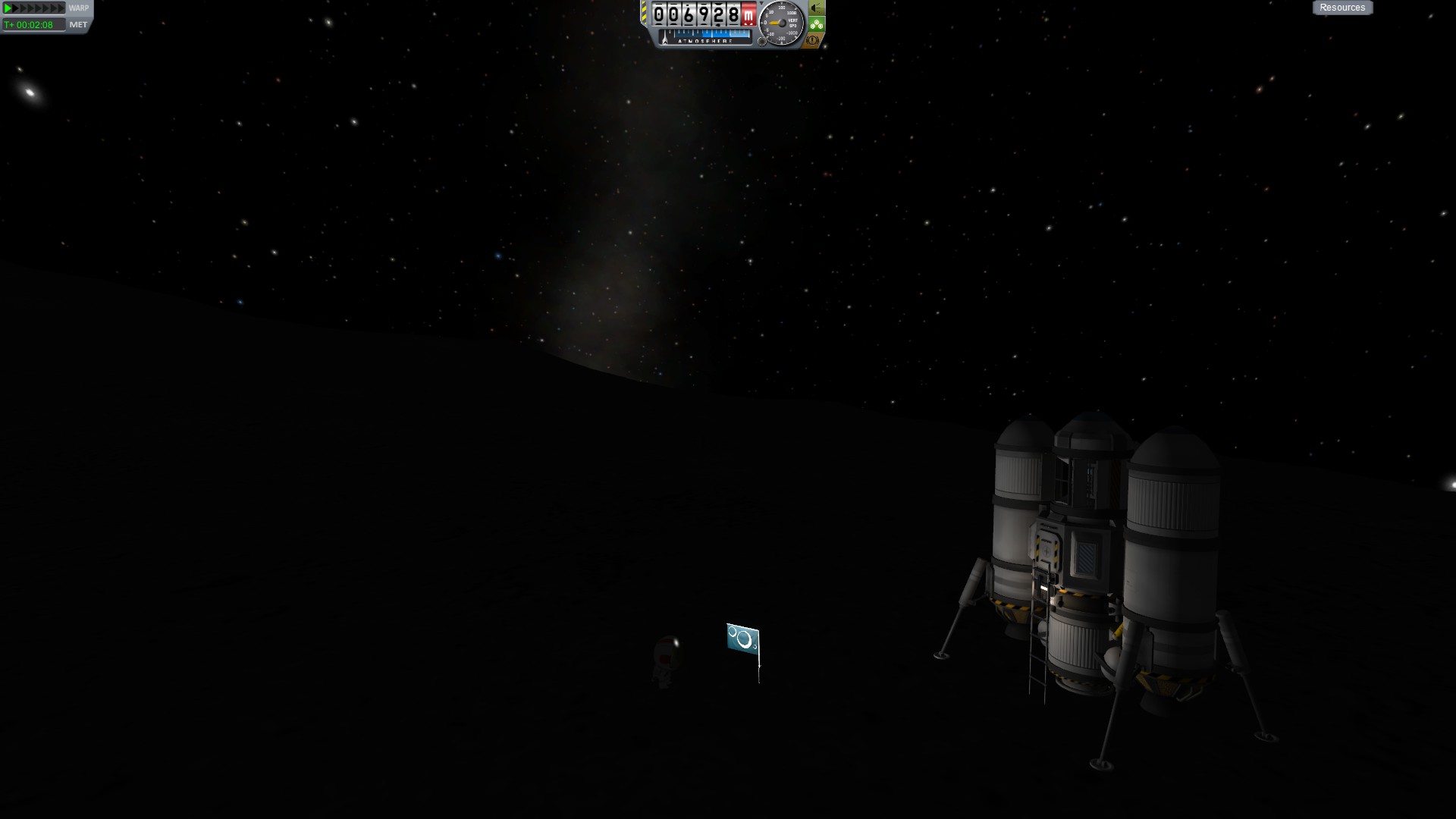This screenshot has height=819, width=1456.
Task: Toggle the green landing gear button
Action: (x=816, y=24)
